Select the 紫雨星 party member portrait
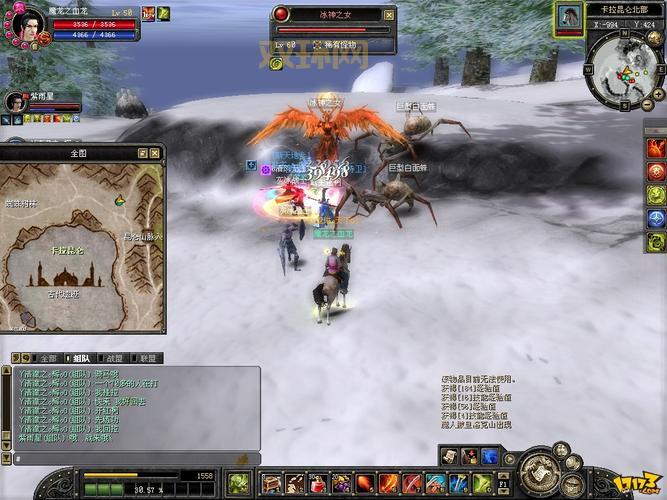 (x=16, y=102)
